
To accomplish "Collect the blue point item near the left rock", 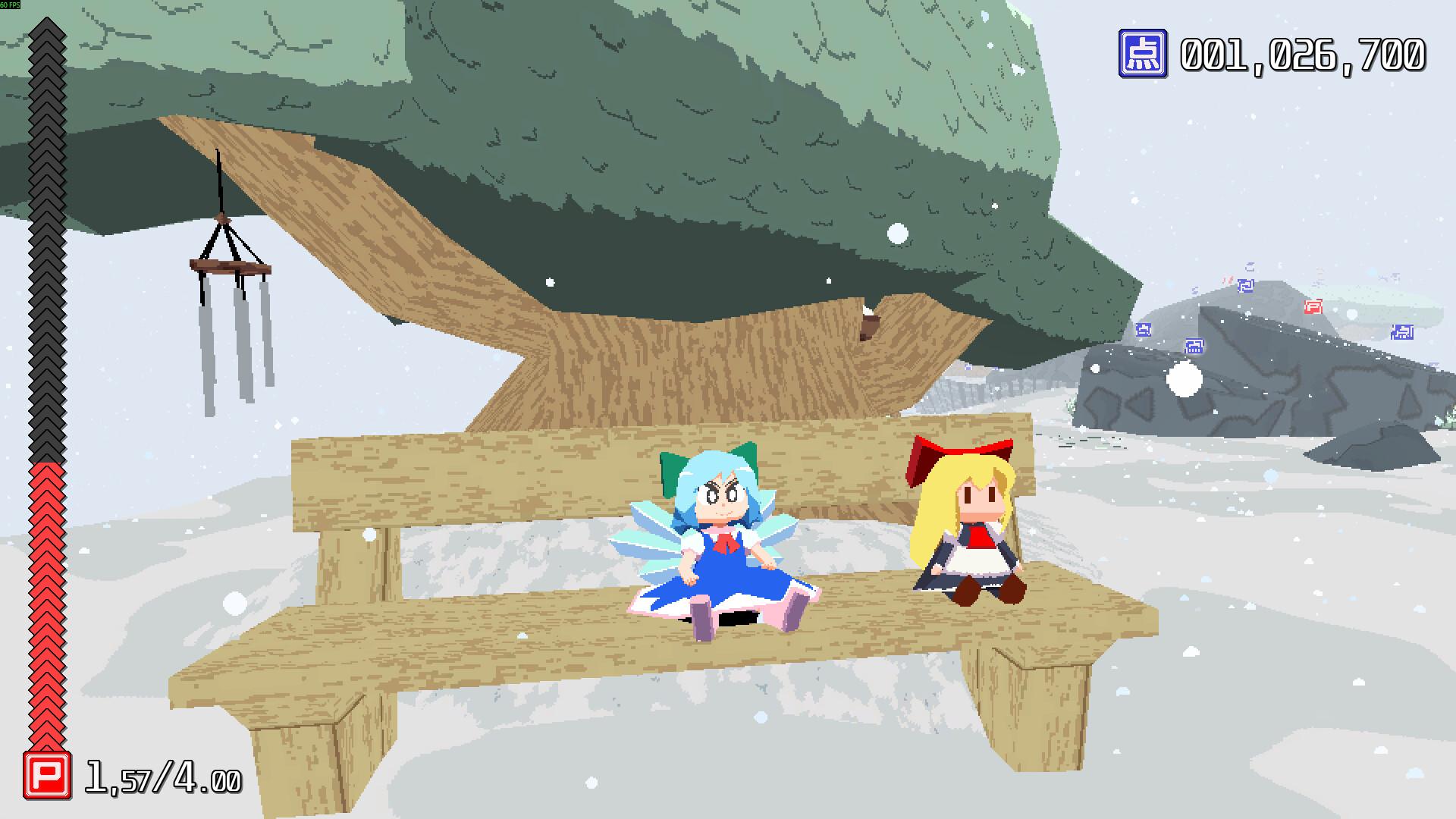I will 1144,331.
